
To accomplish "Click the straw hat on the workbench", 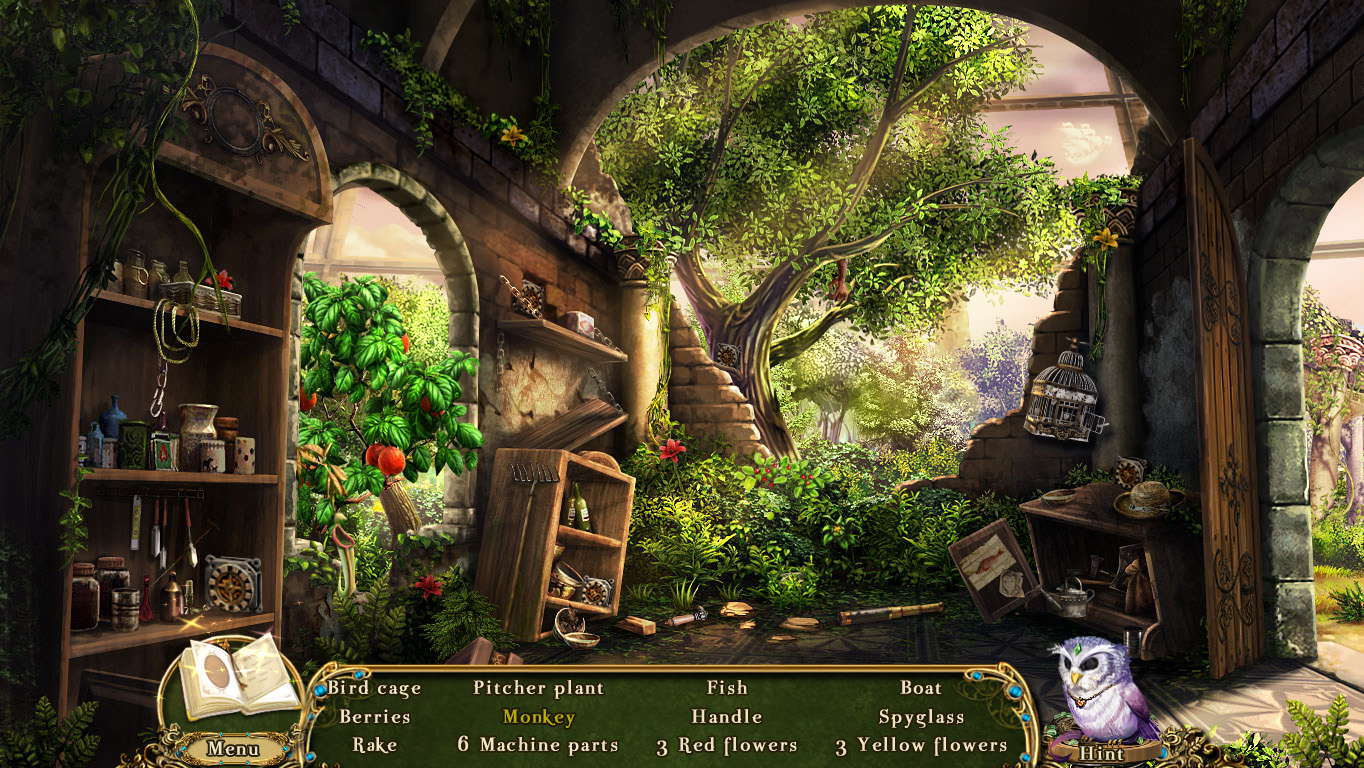I will click(x=1147, y=499).
